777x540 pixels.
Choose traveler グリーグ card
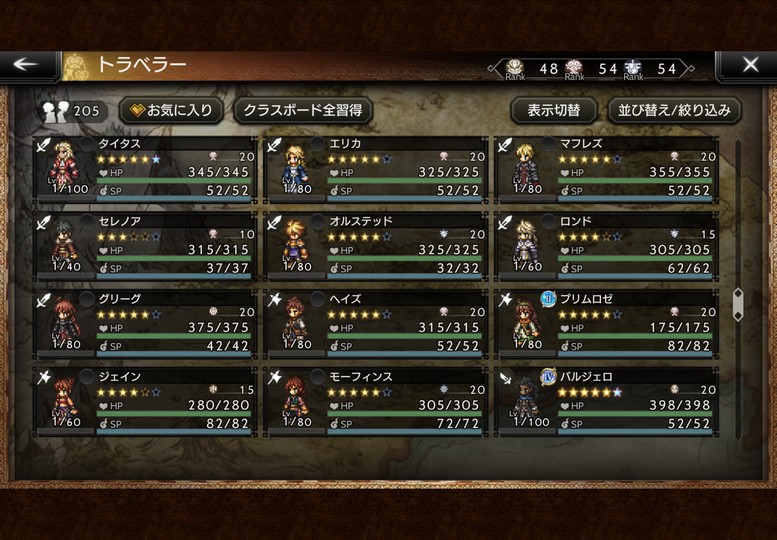click(x=144, y=322)
